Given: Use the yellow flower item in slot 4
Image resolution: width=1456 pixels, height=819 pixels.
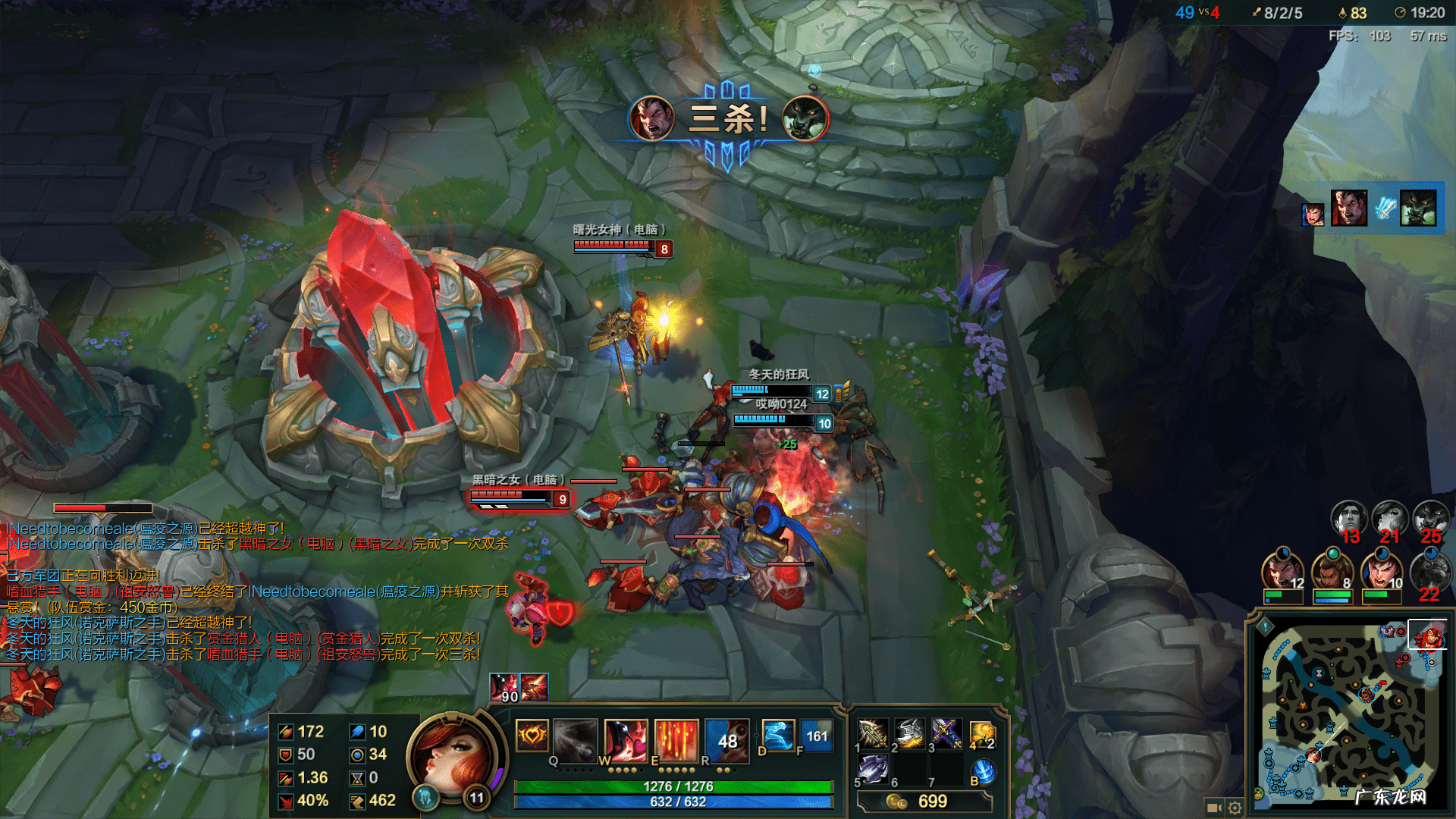Looking at the screenshot, I should click(x=982, y=733).
